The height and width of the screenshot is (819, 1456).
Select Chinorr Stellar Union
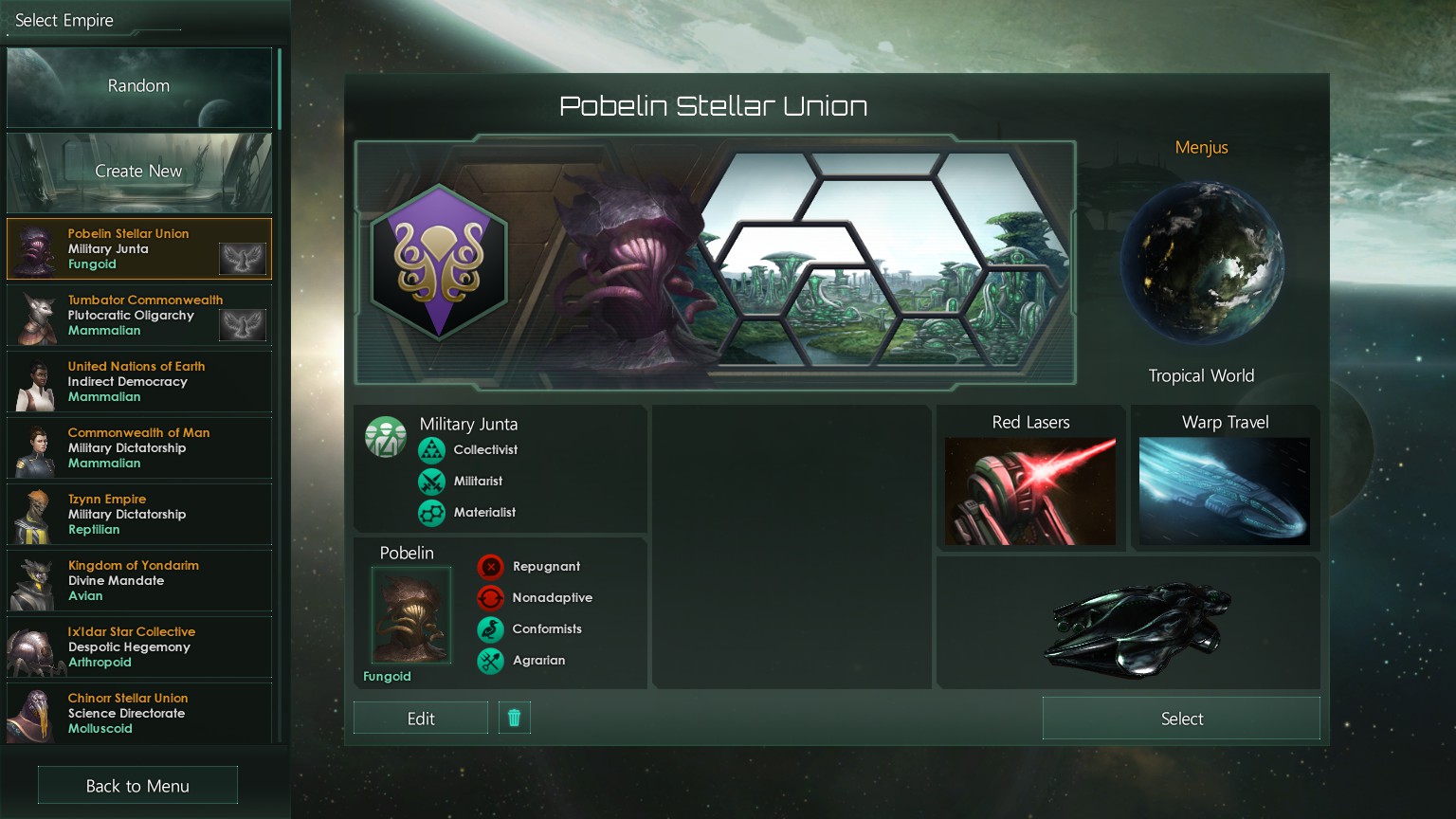[x=138, y=713]
